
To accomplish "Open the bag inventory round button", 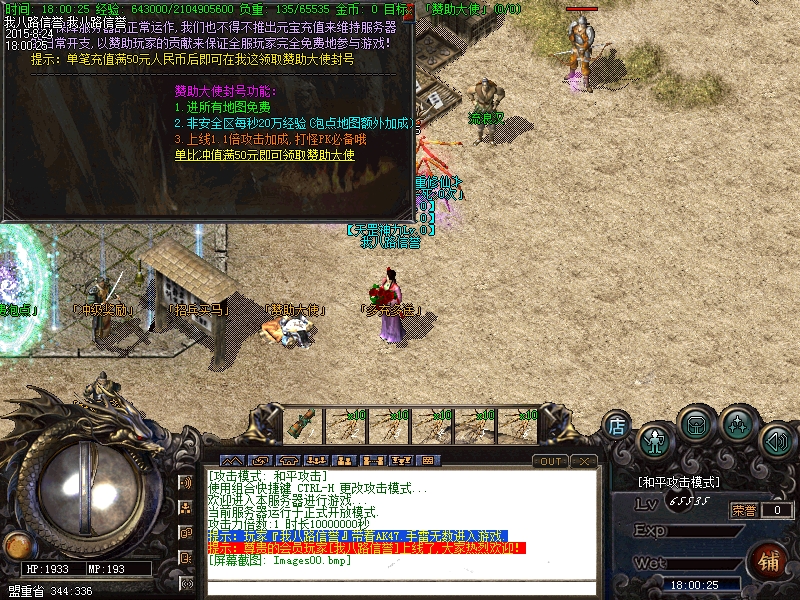I will [695, 424].
